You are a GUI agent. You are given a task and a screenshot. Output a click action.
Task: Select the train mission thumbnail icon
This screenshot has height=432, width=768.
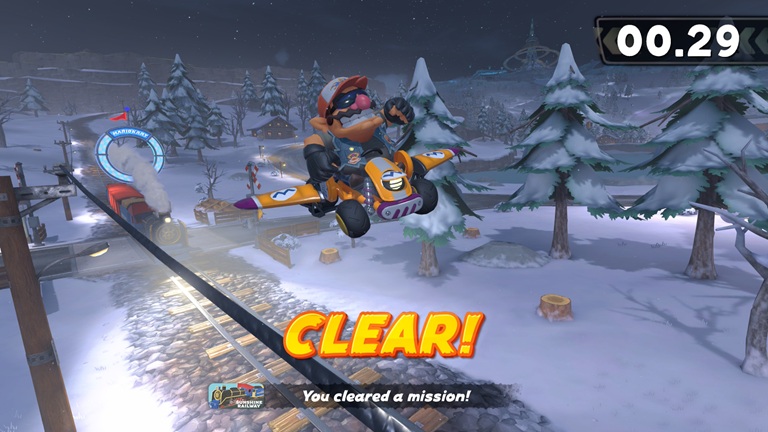pos(236,396)
